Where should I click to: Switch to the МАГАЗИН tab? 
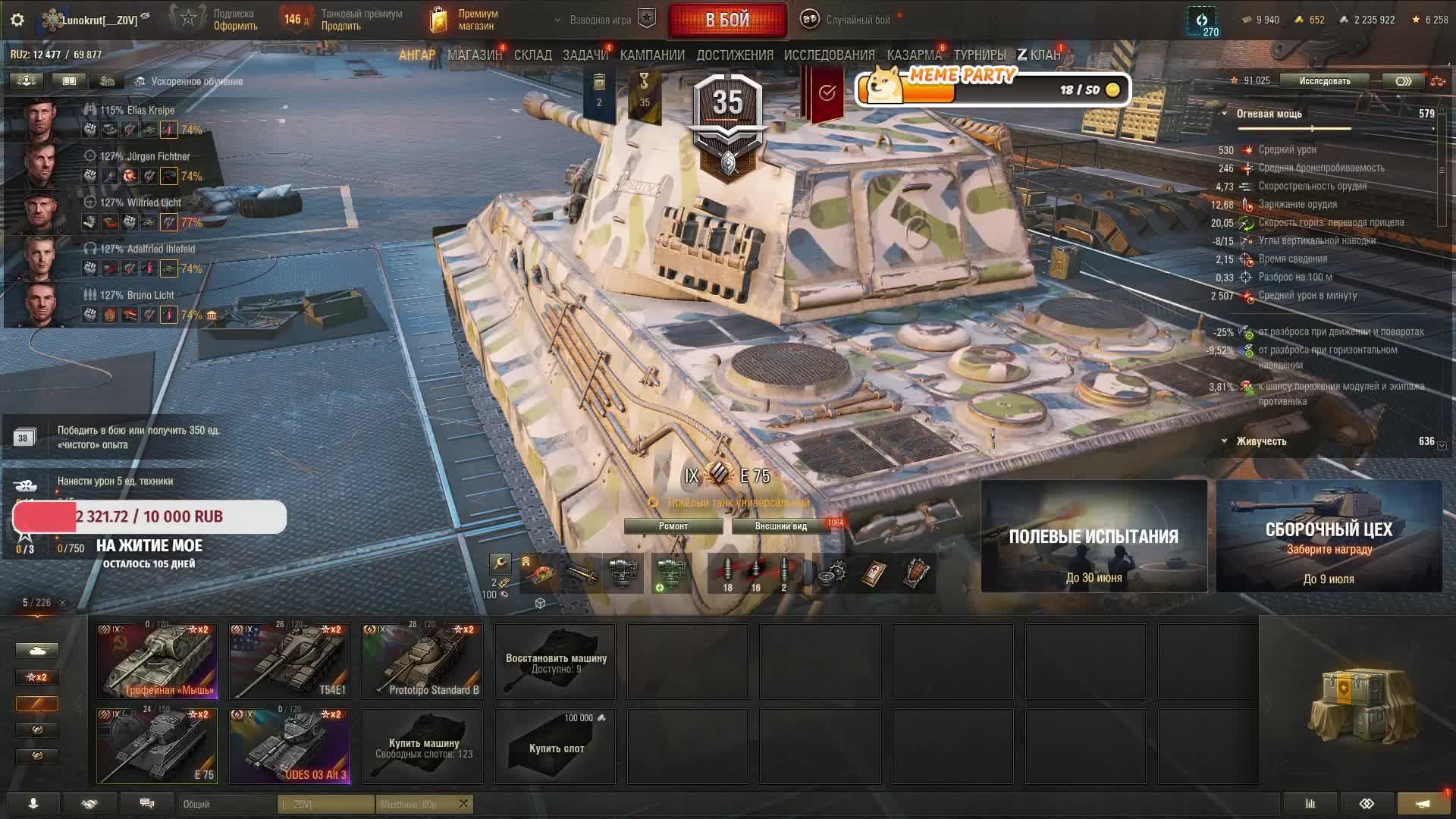pyautogui.click(x=474, y=55)
